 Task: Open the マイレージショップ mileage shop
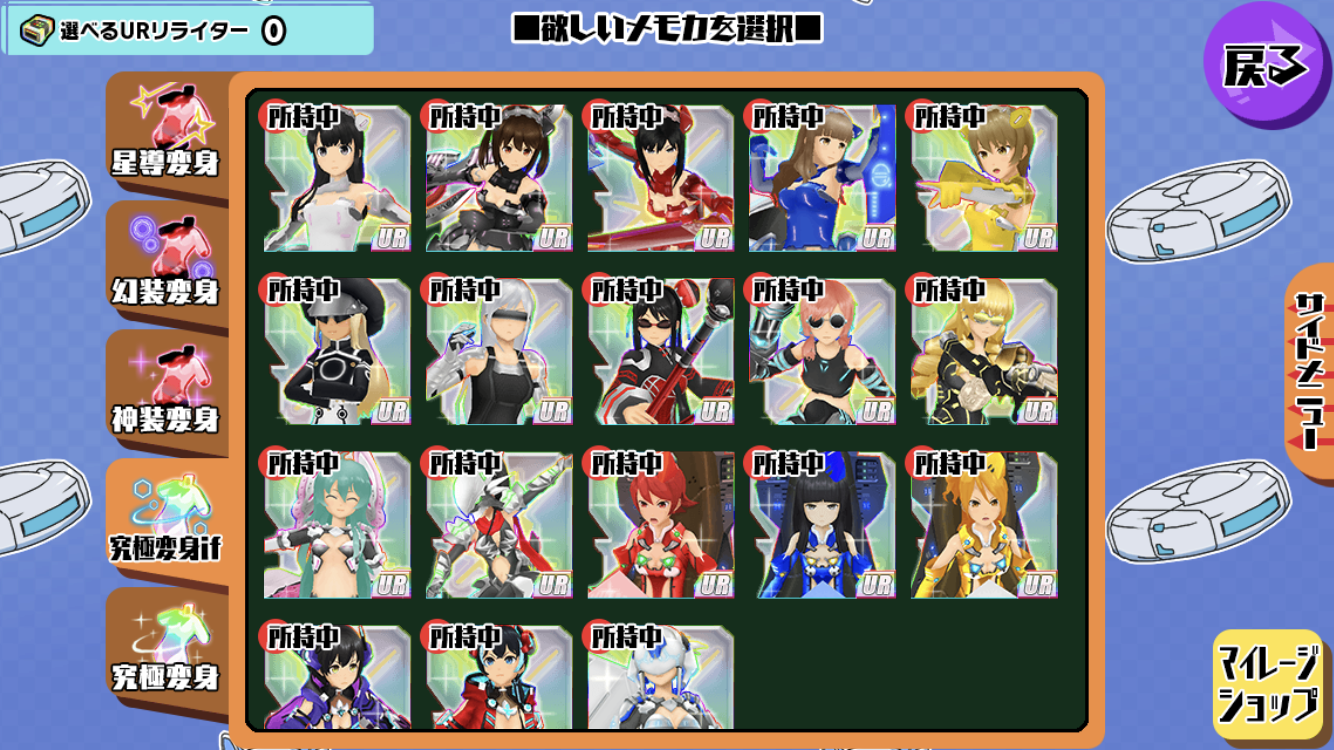tap(1268, 684)
